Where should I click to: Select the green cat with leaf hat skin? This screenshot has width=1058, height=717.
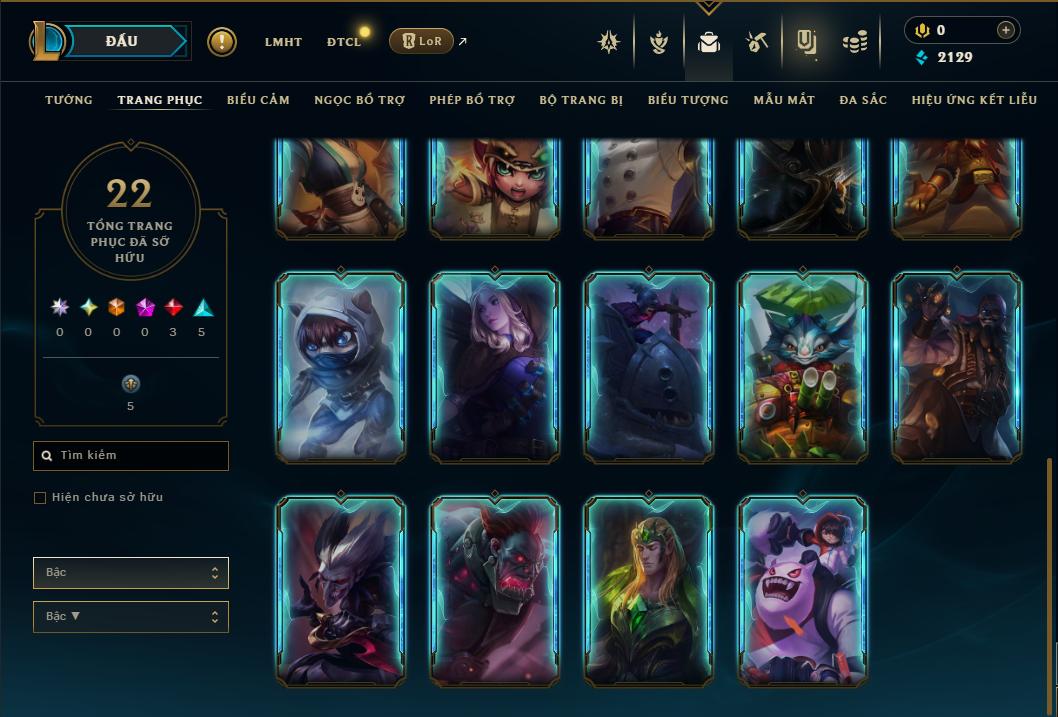click(x=803, y=367)
